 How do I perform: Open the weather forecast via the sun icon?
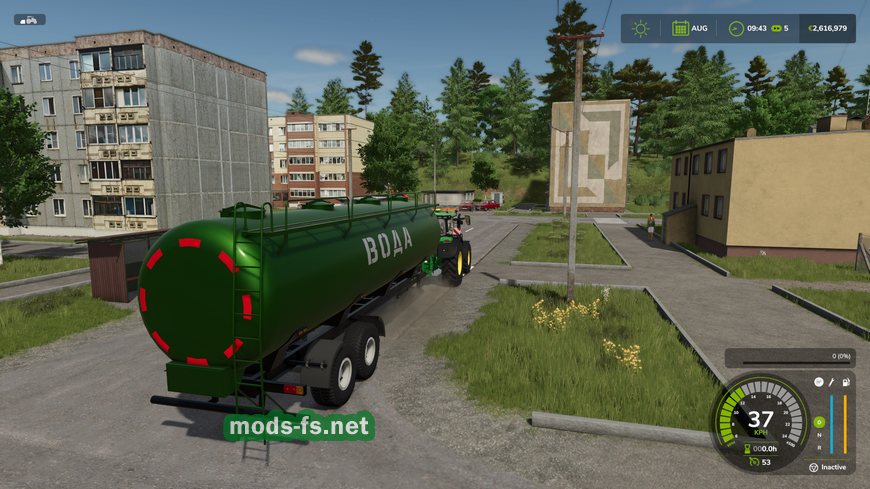(640, 28)
